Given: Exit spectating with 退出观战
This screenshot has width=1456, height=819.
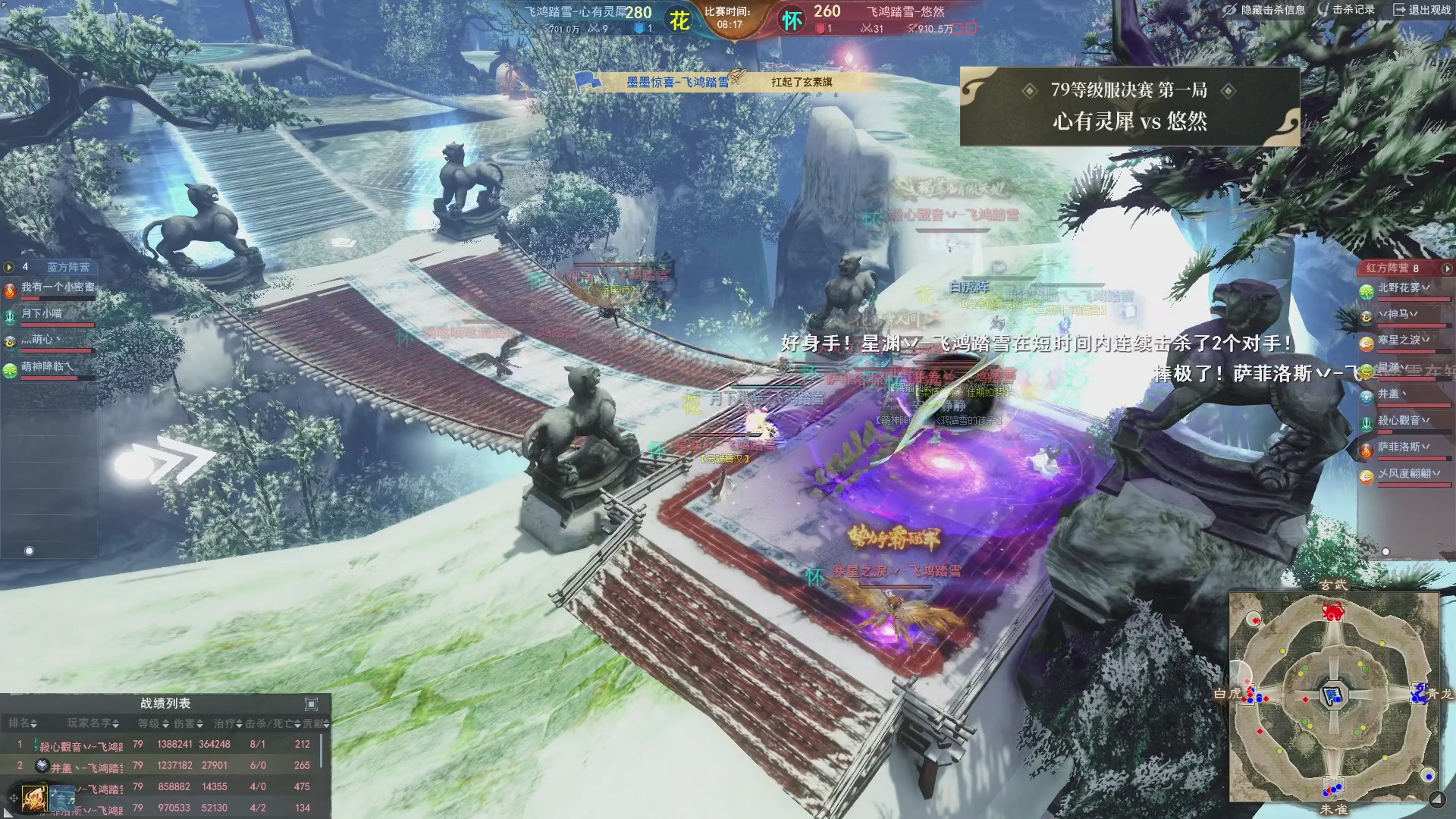Looking at the screenshot, I should point(1422,10).
